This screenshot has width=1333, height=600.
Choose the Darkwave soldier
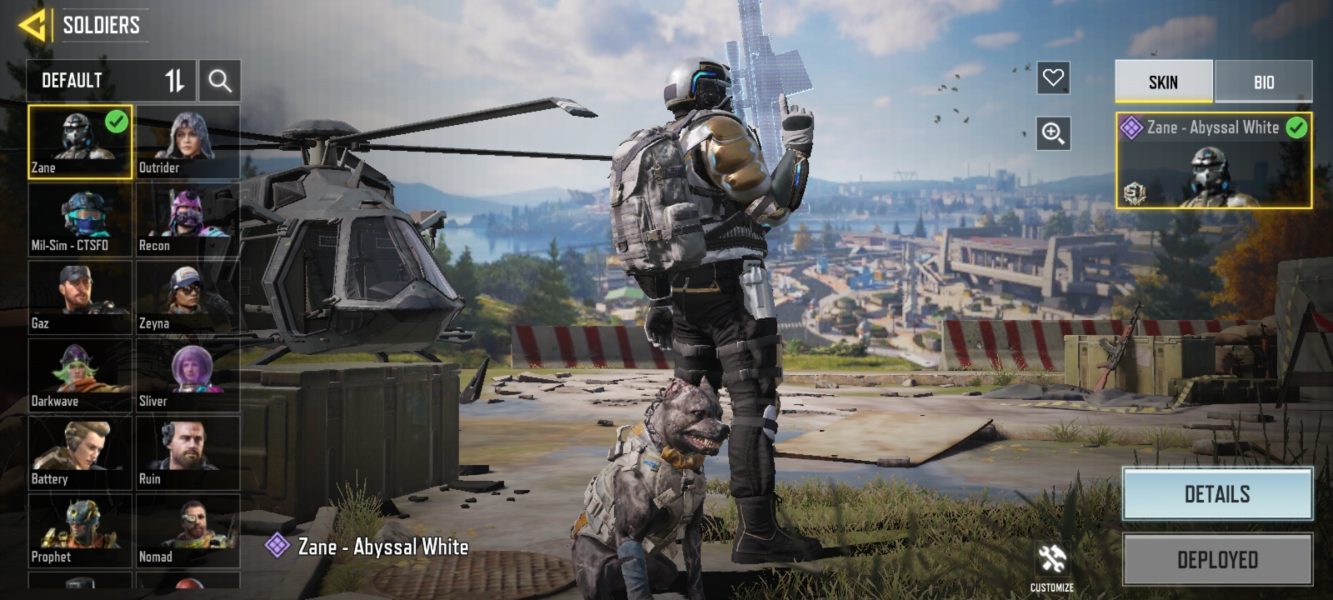(x=80, y=376)
